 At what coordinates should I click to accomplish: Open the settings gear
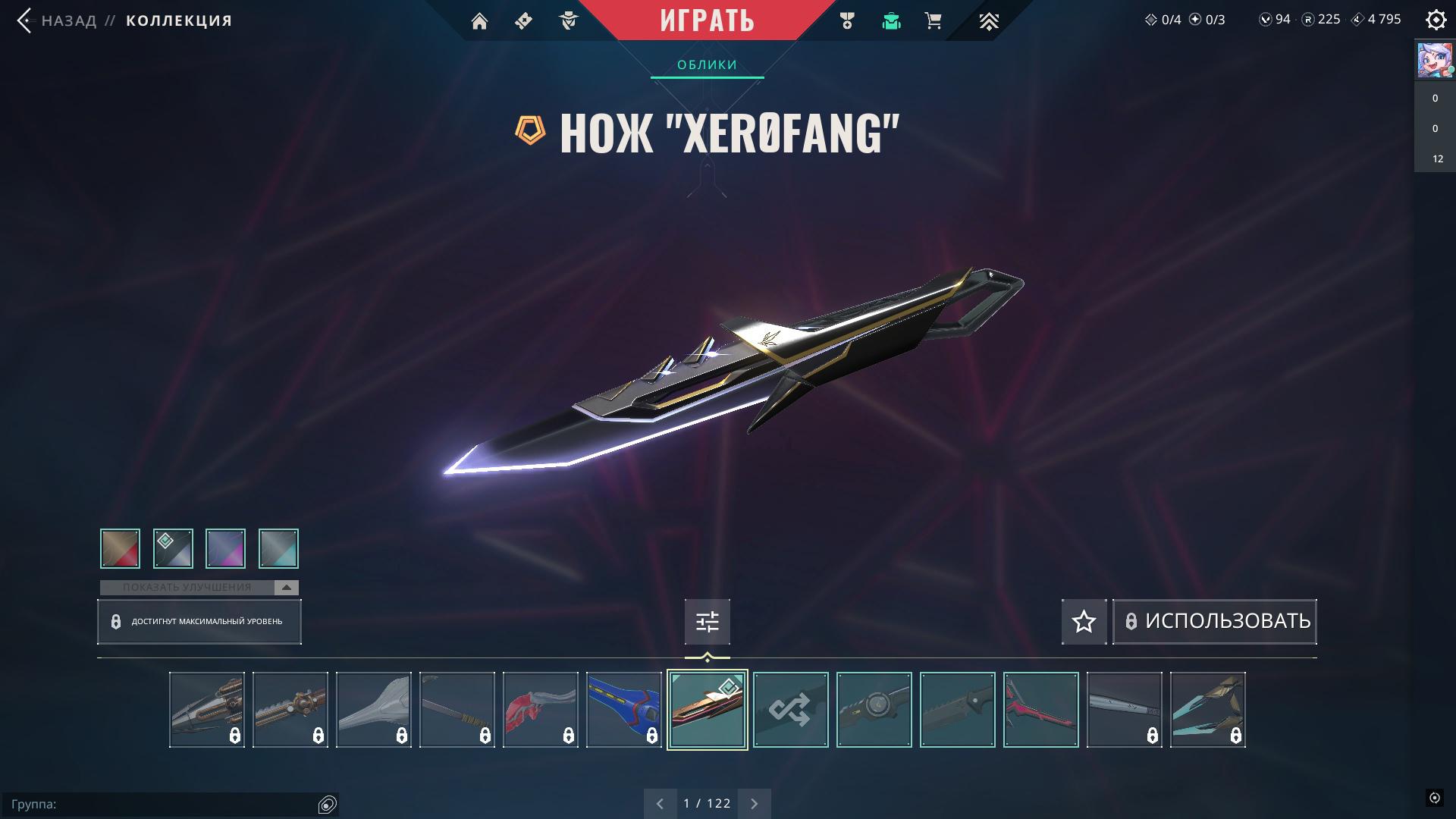(x=1436, y=20)
